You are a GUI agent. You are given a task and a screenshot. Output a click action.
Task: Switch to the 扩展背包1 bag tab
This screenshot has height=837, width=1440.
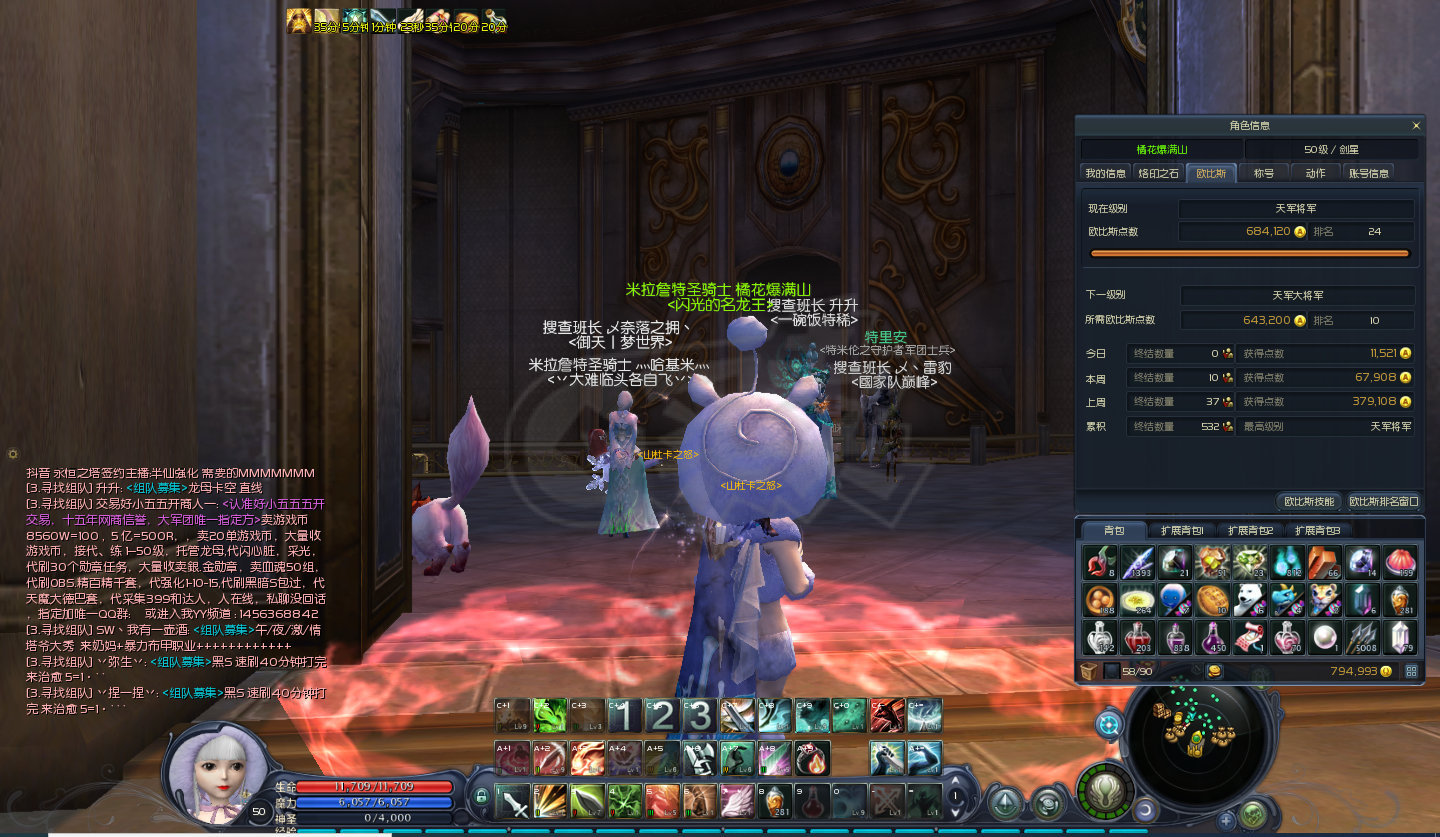1182,530
